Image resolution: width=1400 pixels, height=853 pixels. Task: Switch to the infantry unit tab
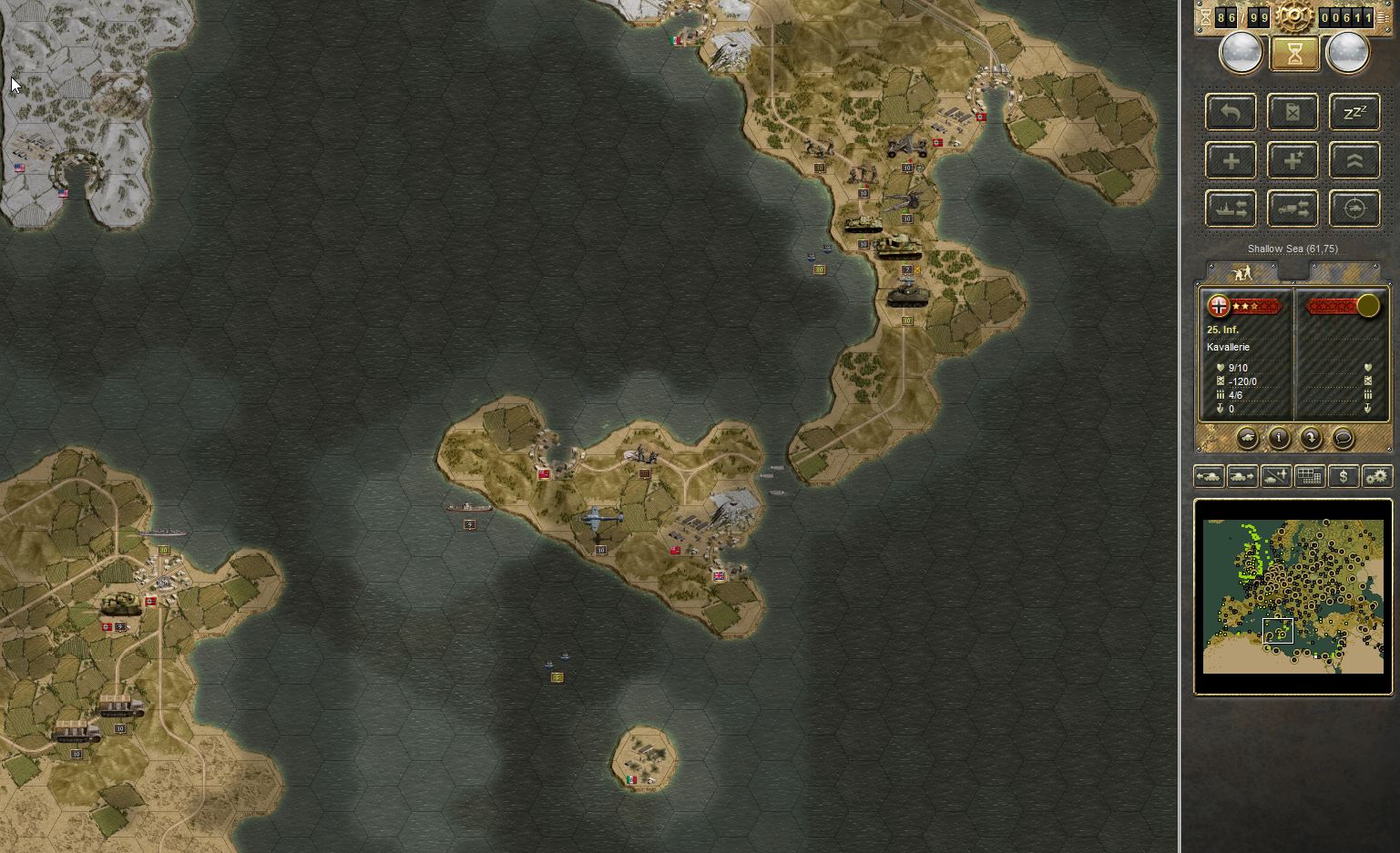pyautogui.click(x=1242, y=272)
